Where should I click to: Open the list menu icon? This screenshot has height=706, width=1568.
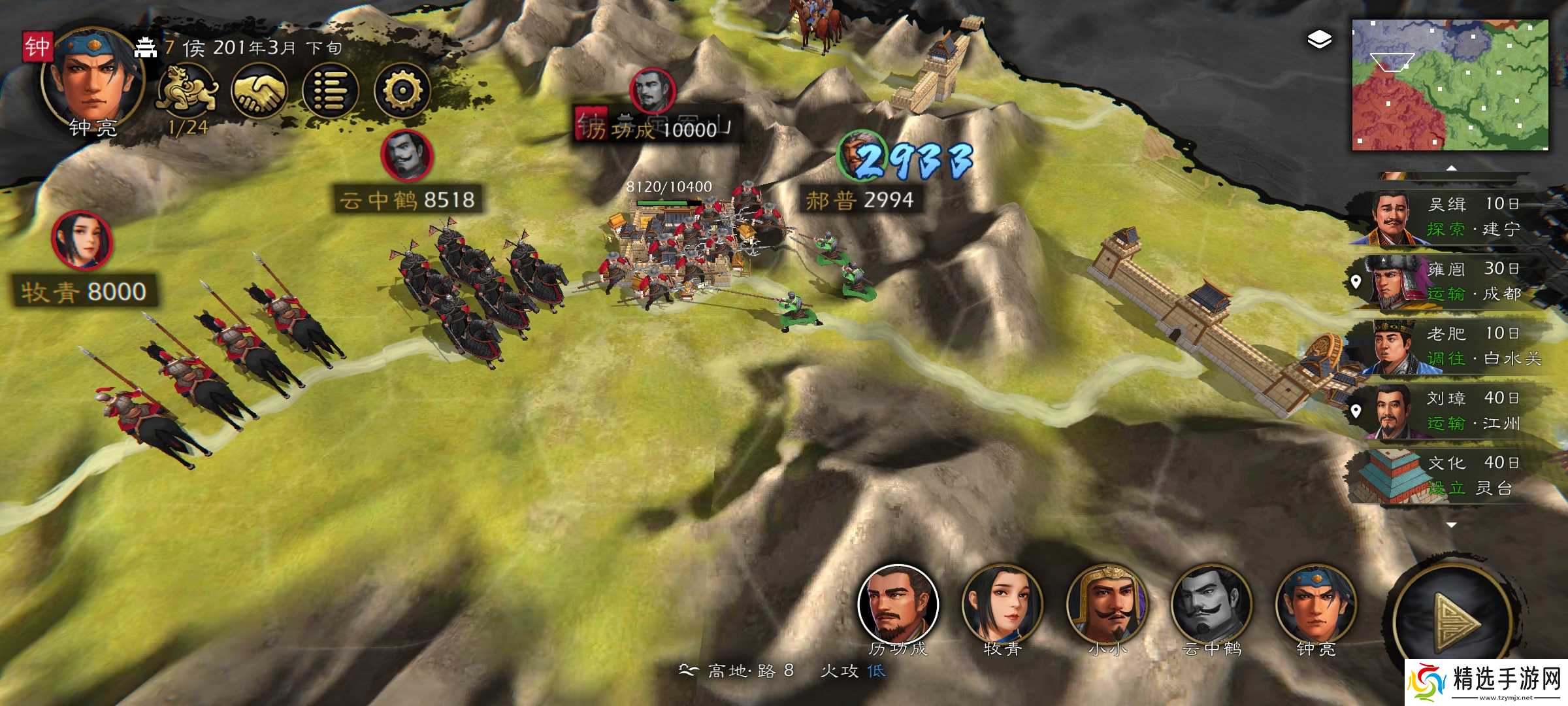331,92
